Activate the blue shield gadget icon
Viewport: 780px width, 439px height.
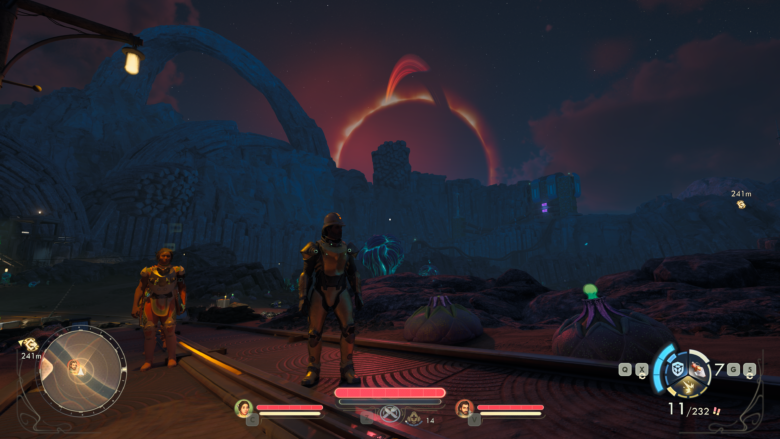(x=677, y=369)
